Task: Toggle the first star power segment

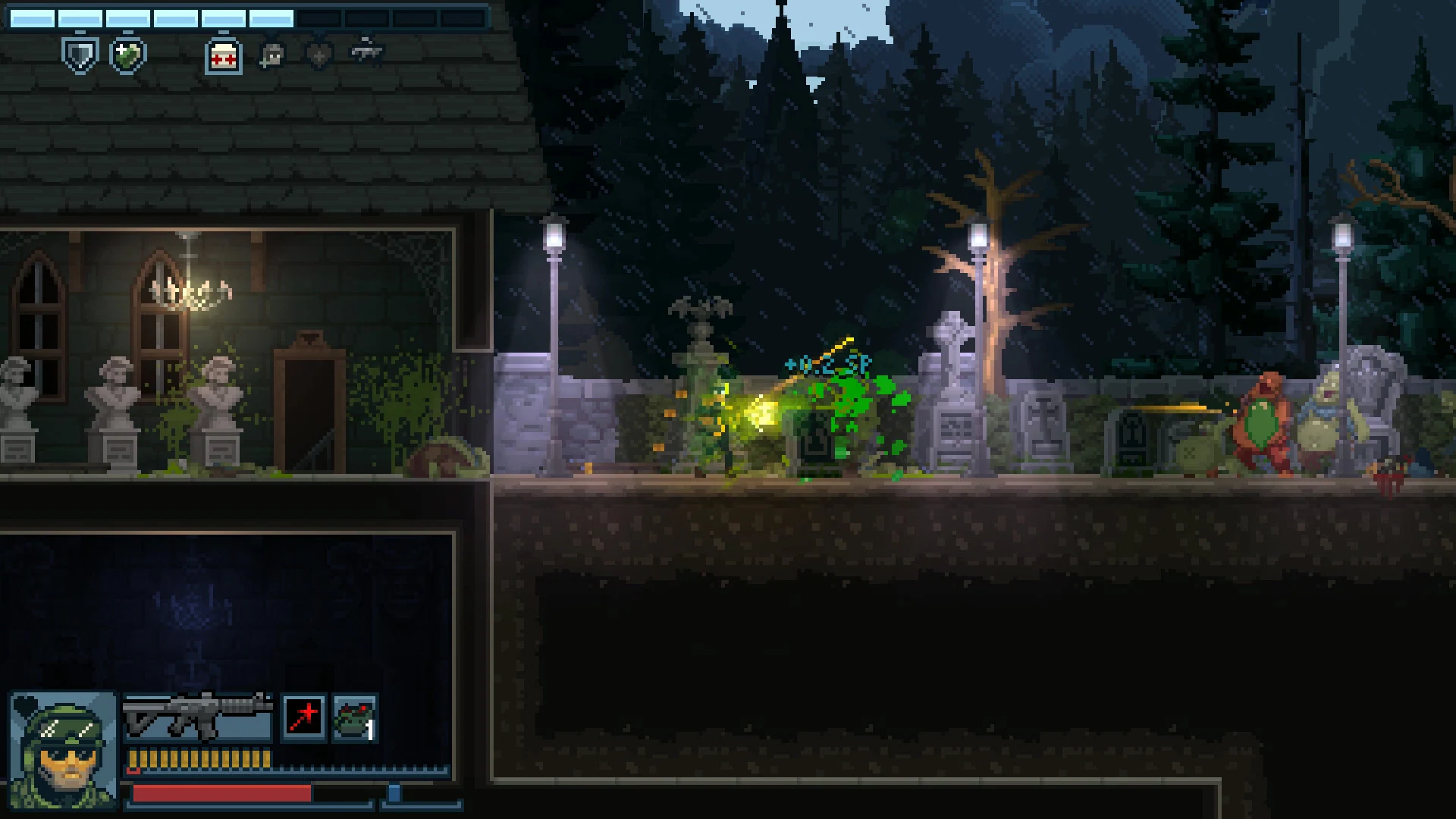Action: (32, 17)
